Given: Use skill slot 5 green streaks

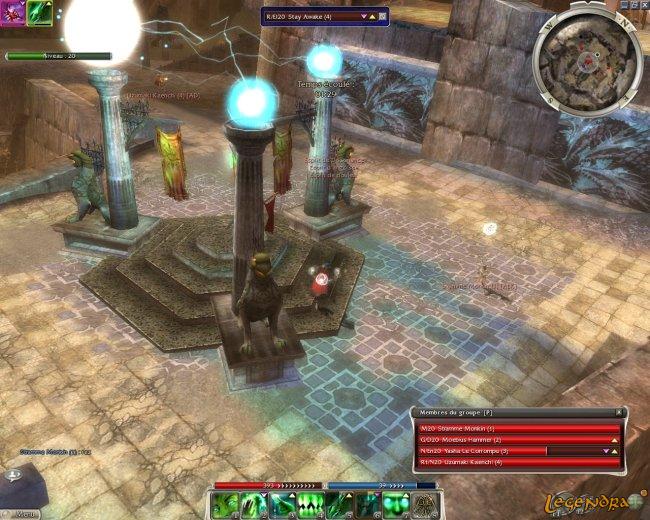Looking at the screenshot, I should pyautogui.click(x=332, y=505).
